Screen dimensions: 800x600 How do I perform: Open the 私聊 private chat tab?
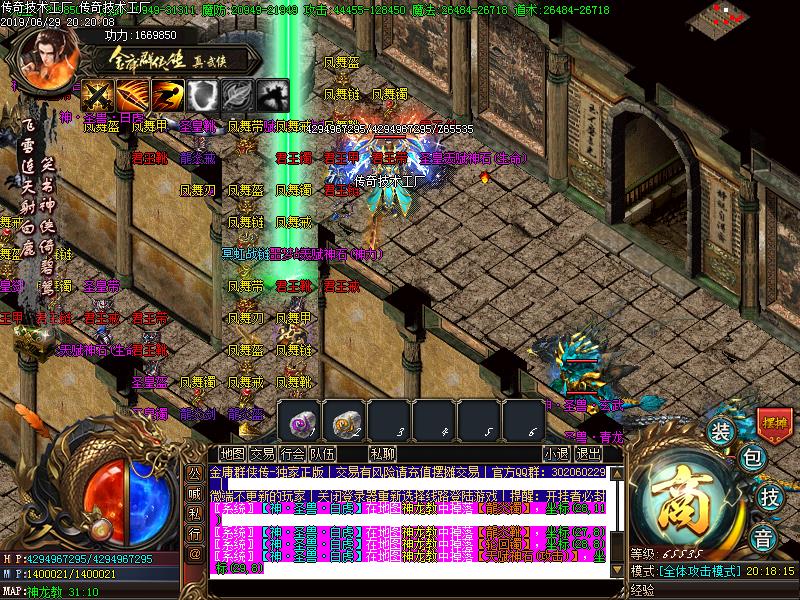[x=382, y=453]
